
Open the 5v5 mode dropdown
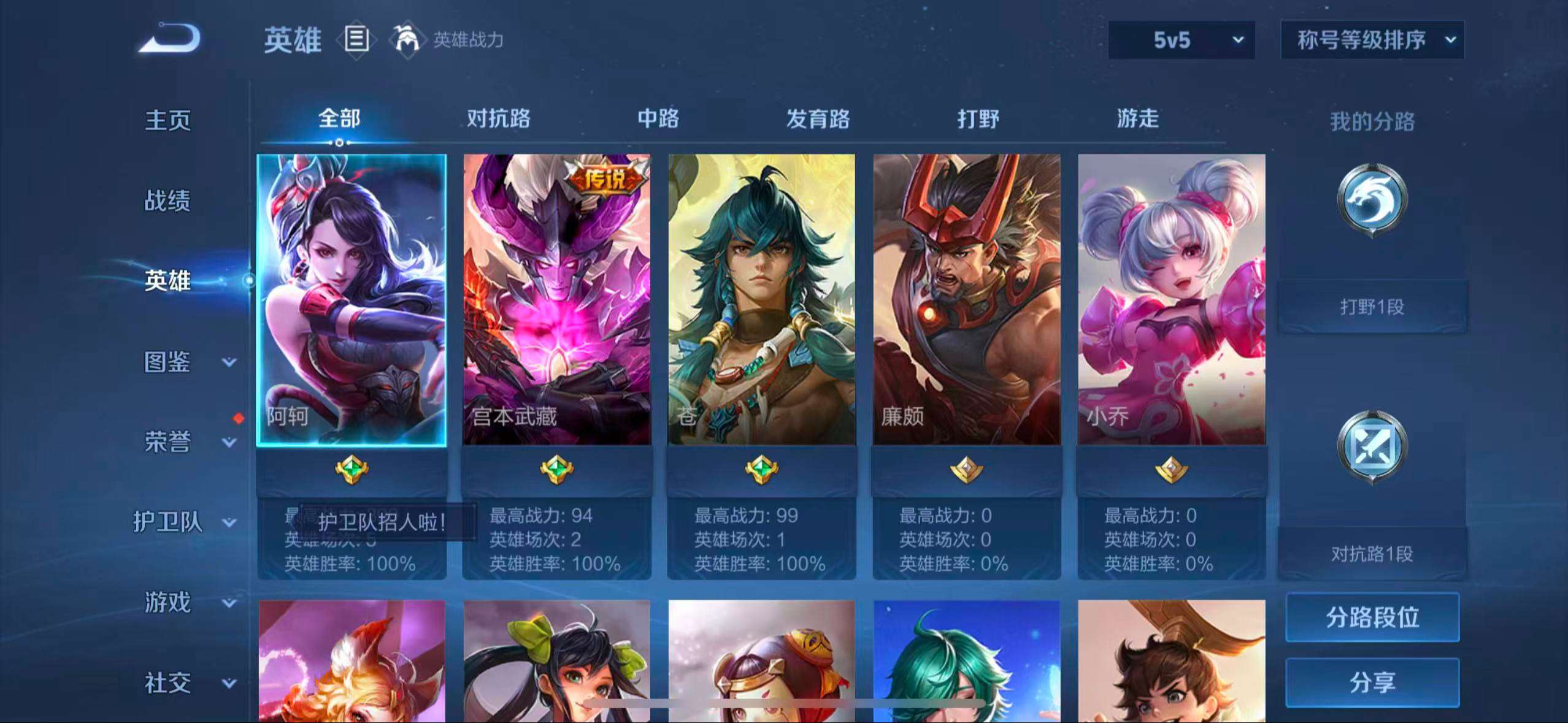(x=1181, y=40)
